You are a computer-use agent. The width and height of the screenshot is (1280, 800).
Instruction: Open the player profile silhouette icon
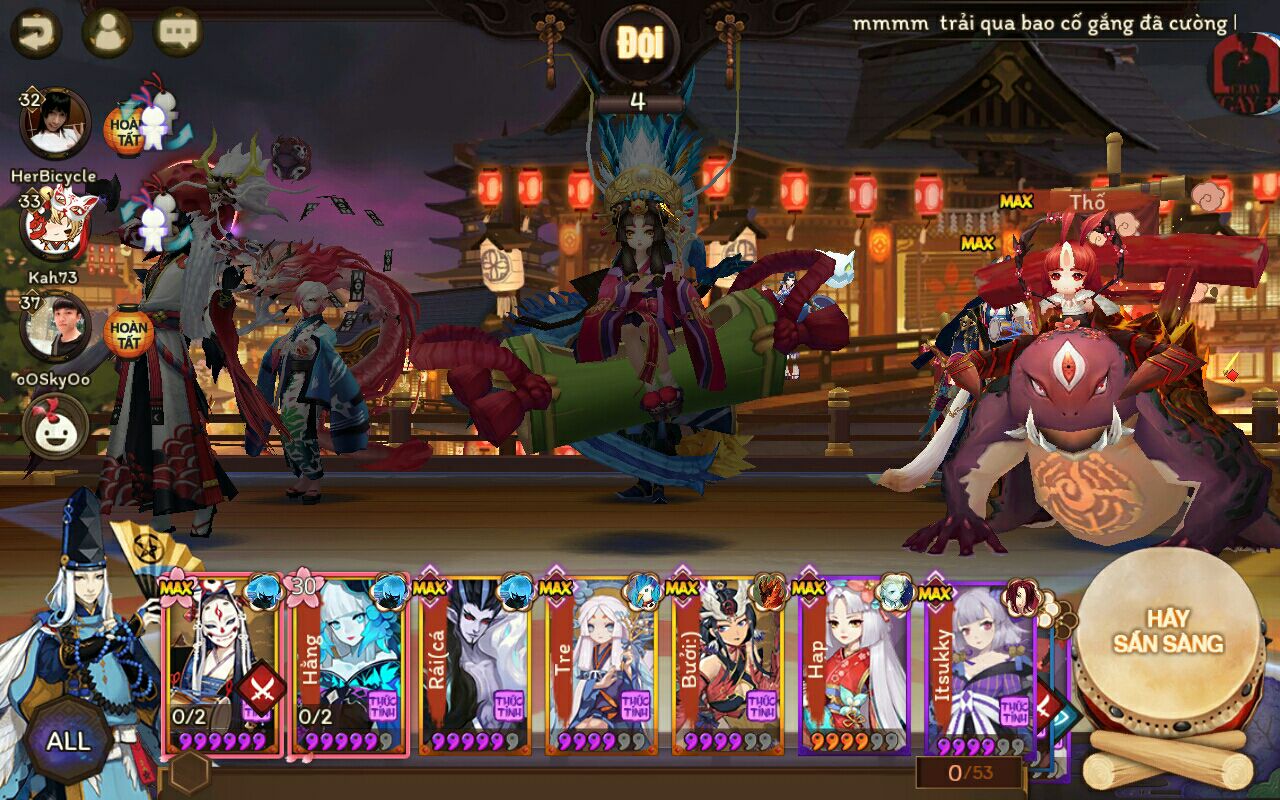tap(107, 33)
